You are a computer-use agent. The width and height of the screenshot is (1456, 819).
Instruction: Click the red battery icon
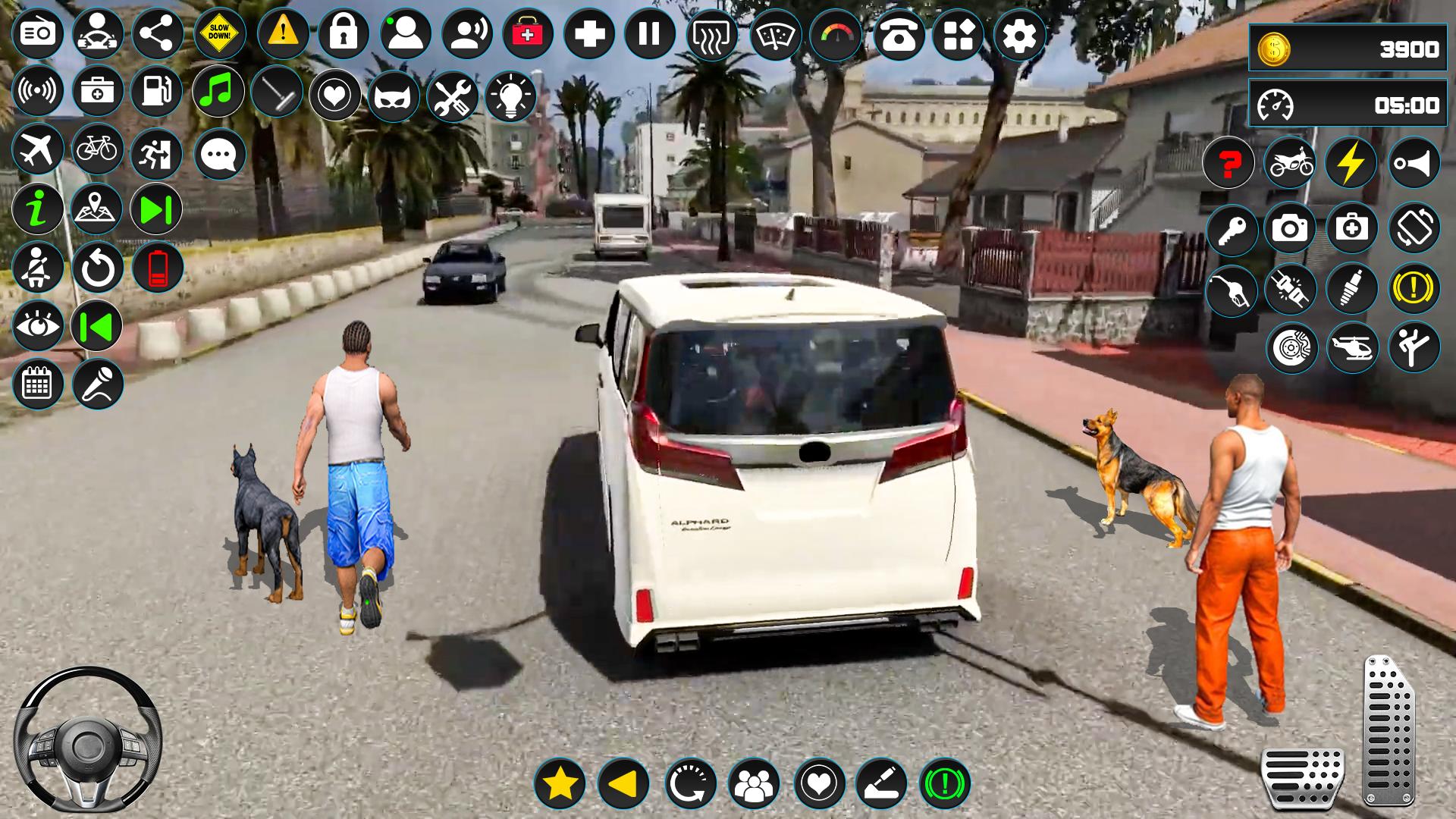(158, 268)
